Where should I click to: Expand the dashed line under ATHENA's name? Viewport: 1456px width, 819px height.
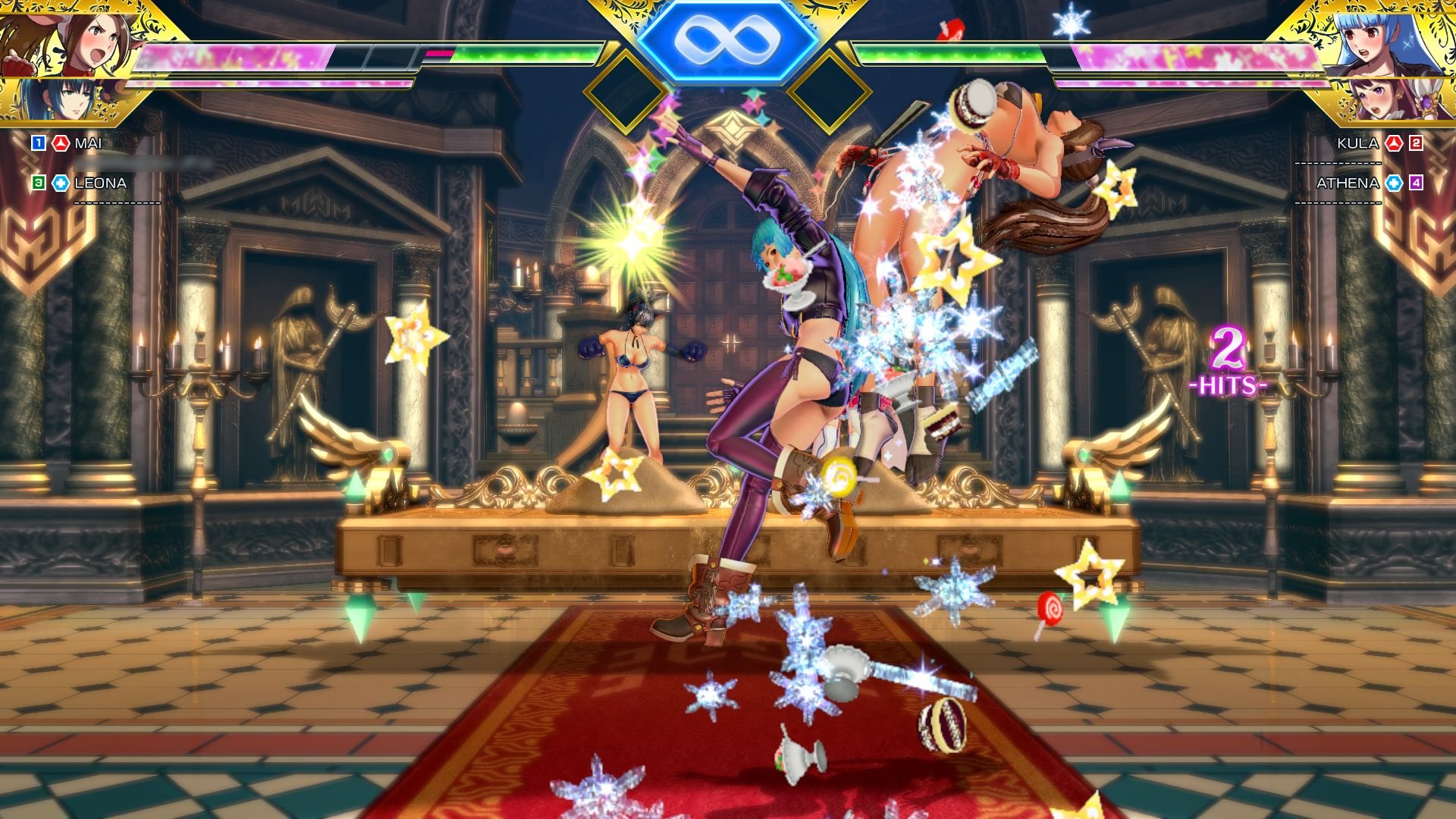pyautogui.click(x=1337, y=202)
